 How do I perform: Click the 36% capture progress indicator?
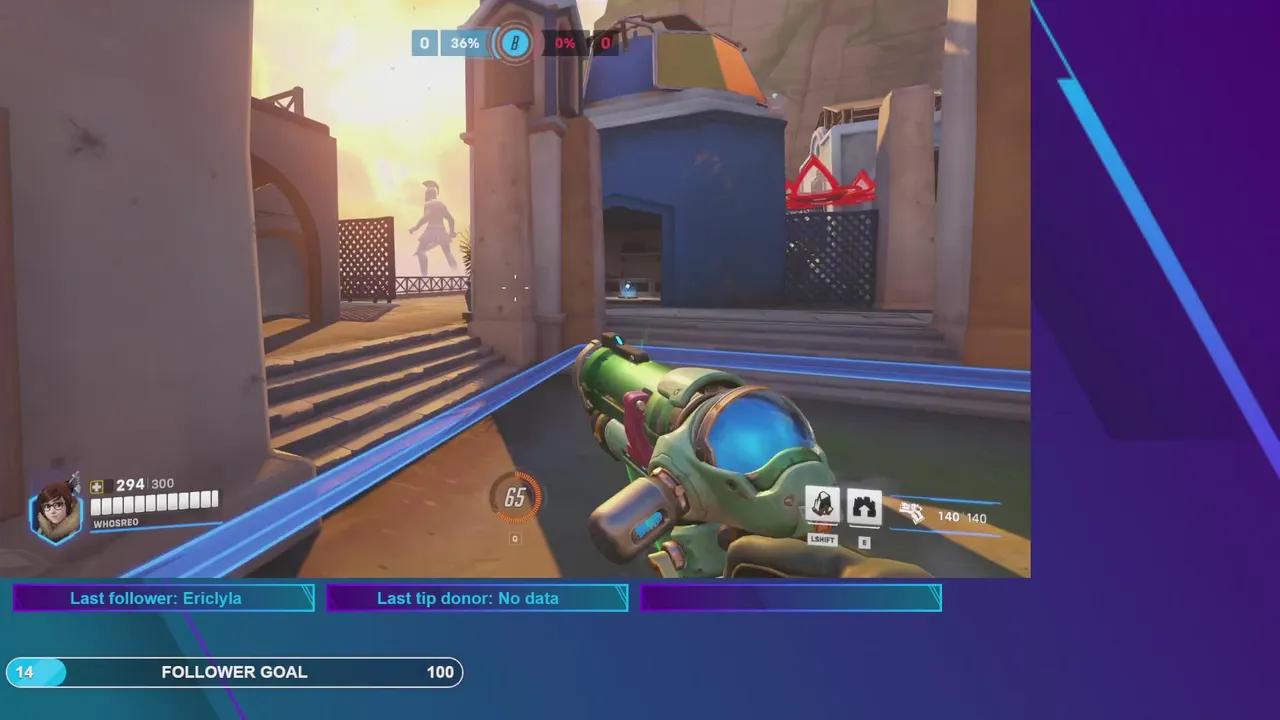(x=463, y=43)
